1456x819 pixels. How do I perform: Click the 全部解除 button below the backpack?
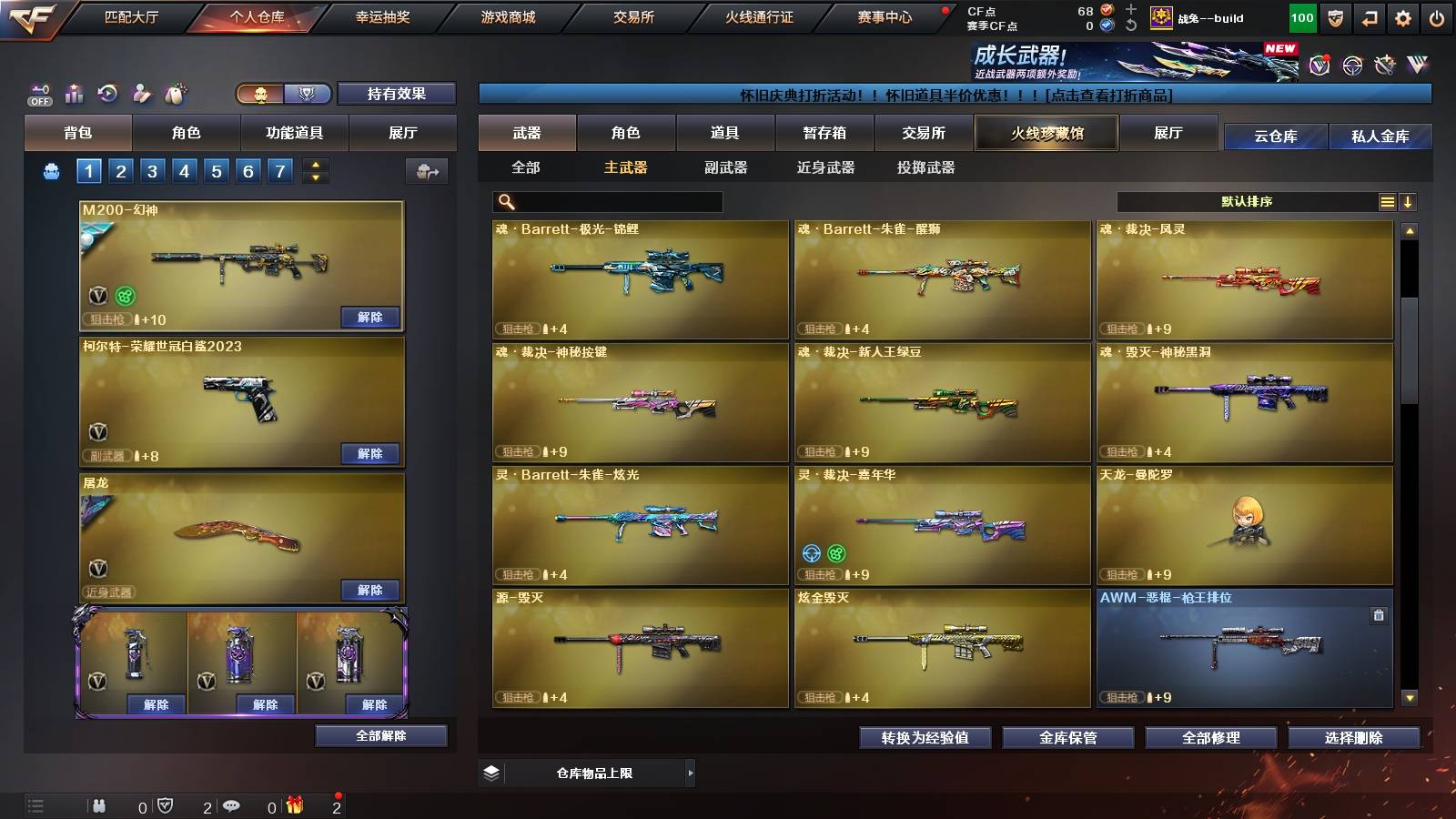point(382,734)
